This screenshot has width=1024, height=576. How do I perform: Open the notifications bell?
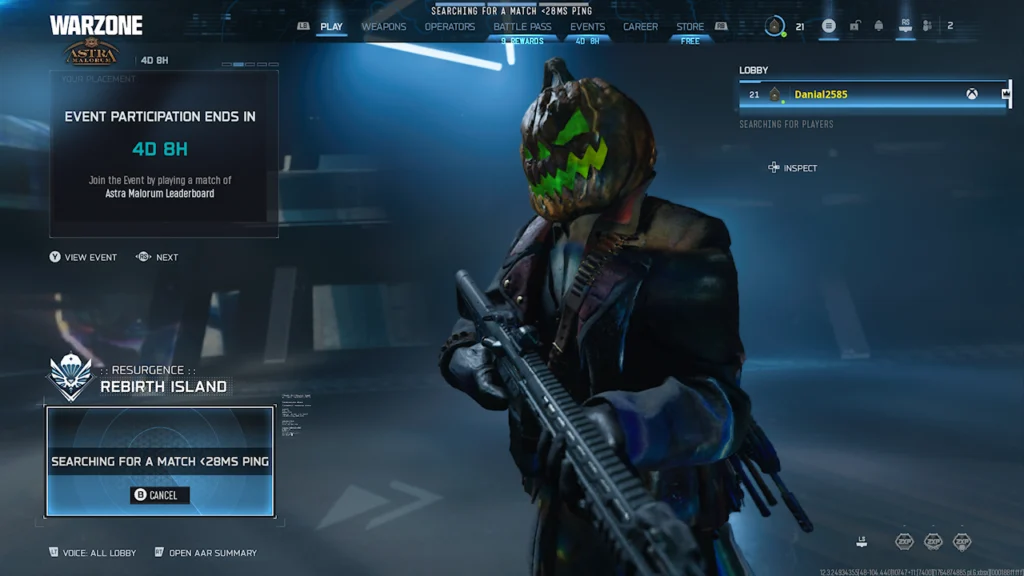click(879, 26)
